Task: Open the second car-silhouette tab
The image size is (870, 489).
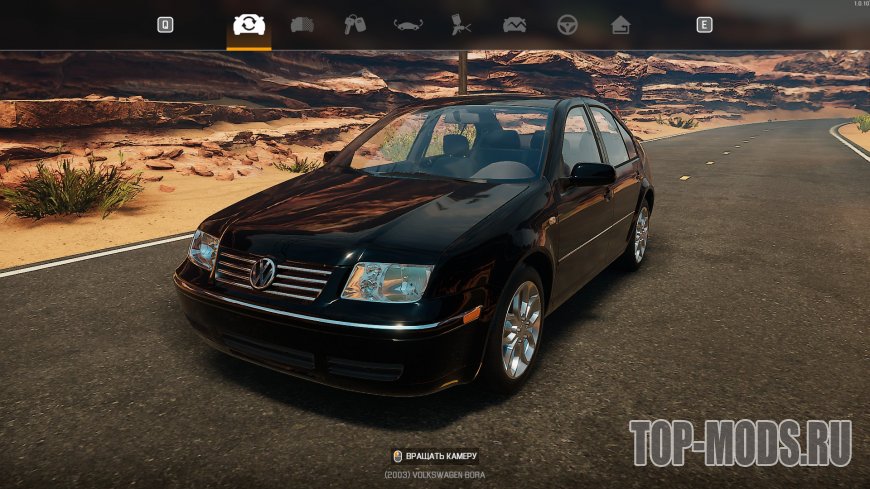Action: coord(302,25)
